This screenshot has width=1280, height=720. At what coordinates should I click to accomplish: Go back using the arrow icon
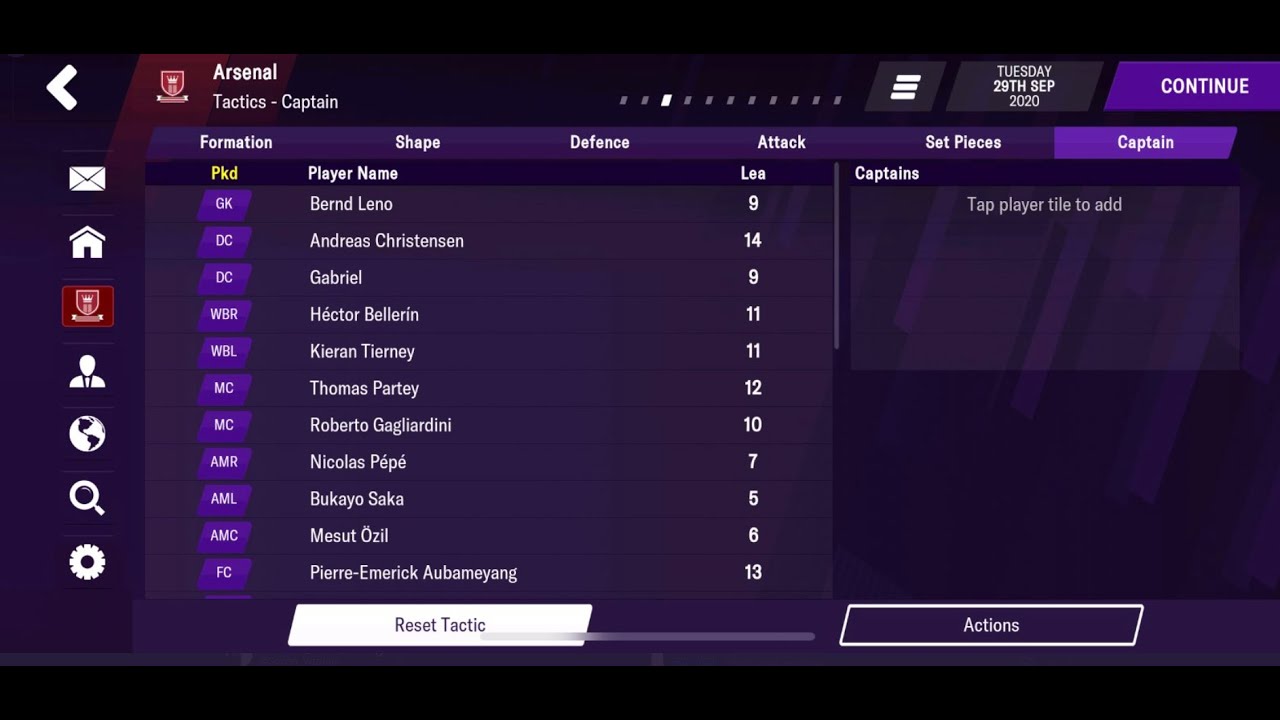(x=62, y=87)
